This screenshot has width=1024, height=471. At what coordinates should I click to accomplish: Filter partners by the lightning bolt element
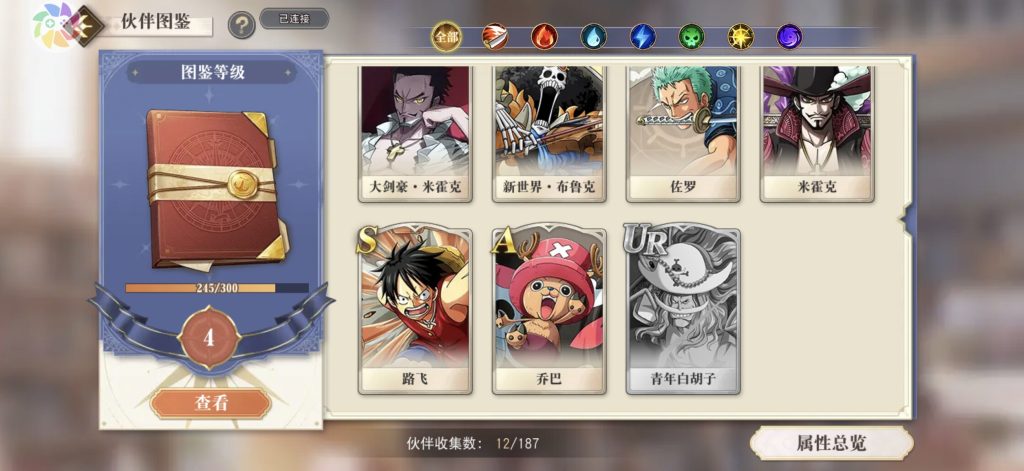[x=642, y=37]
